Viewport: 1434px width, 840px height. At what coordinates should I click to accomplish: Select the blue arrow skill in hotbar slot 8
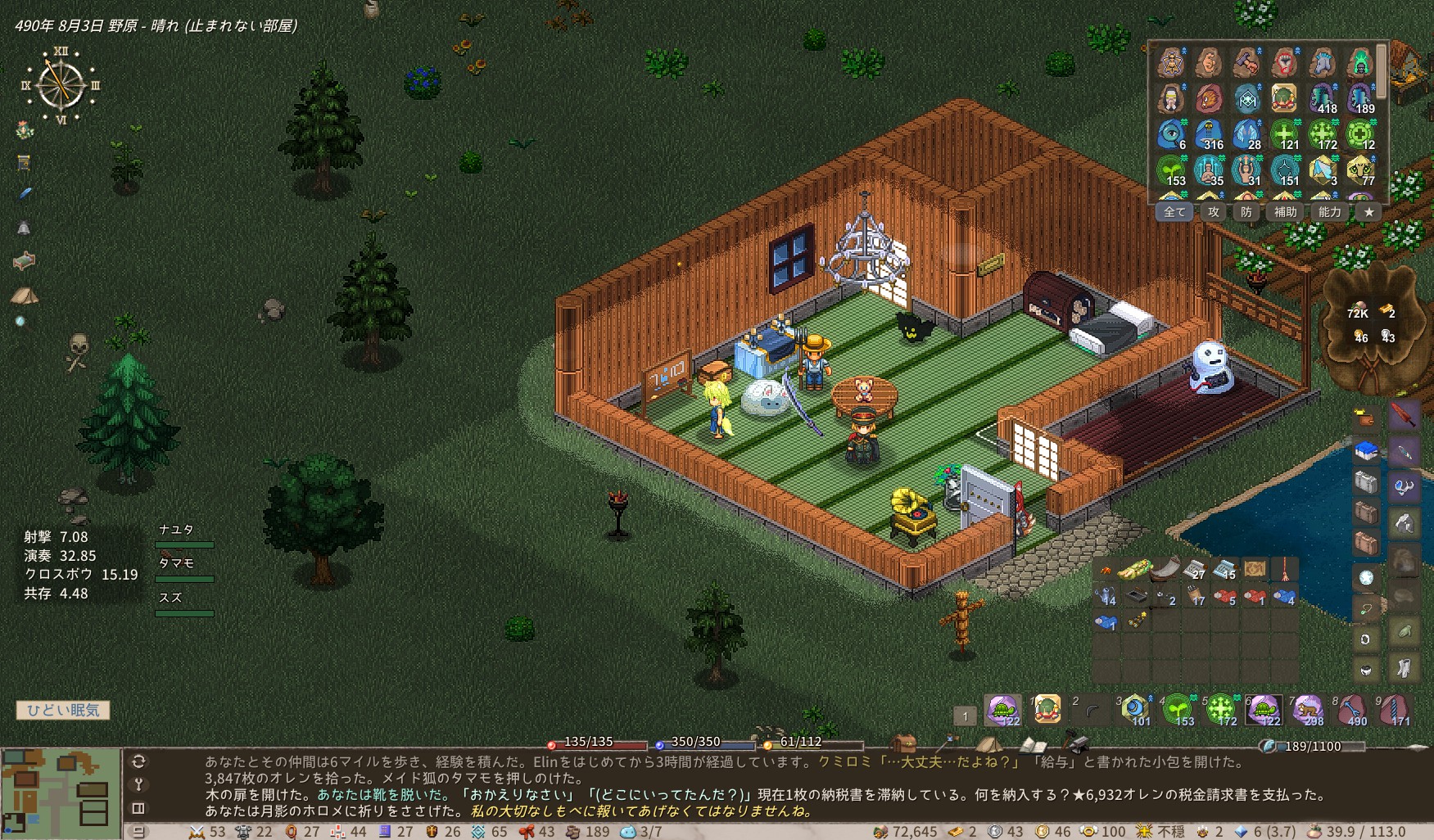pos(1351,709)
